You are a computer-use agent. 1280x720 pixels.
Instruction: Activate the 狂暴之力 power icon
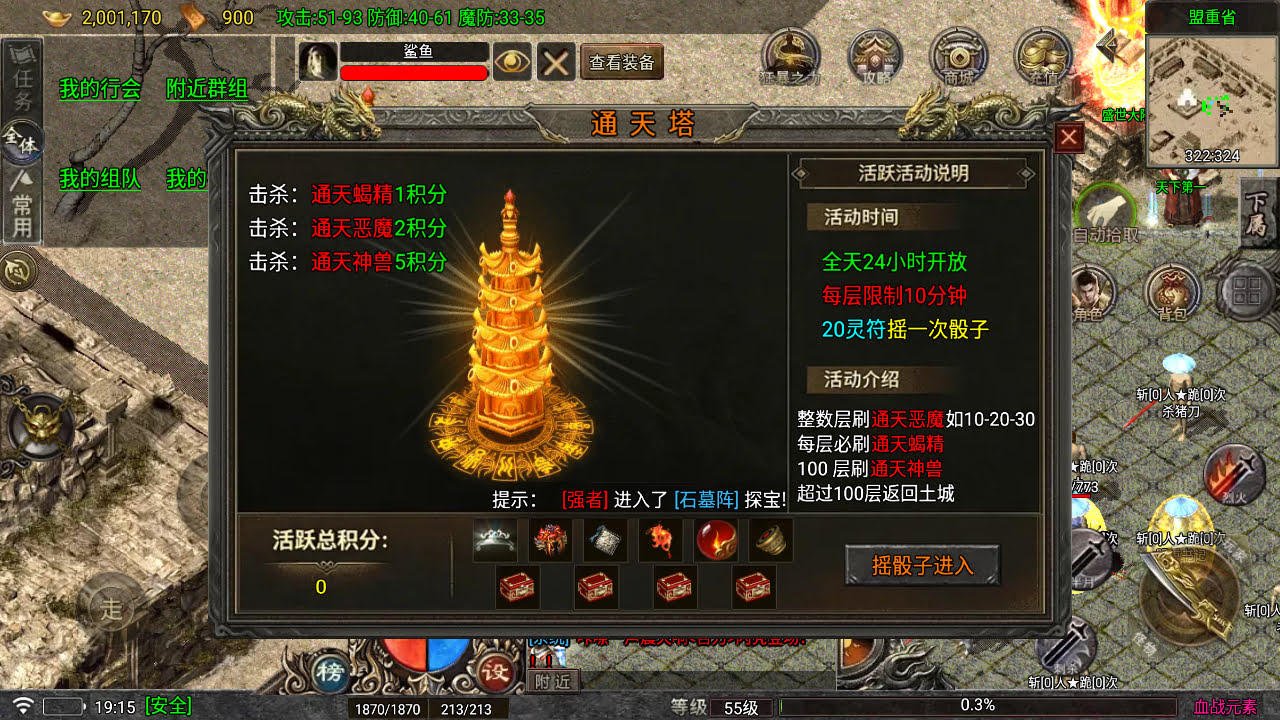[789, 55]
